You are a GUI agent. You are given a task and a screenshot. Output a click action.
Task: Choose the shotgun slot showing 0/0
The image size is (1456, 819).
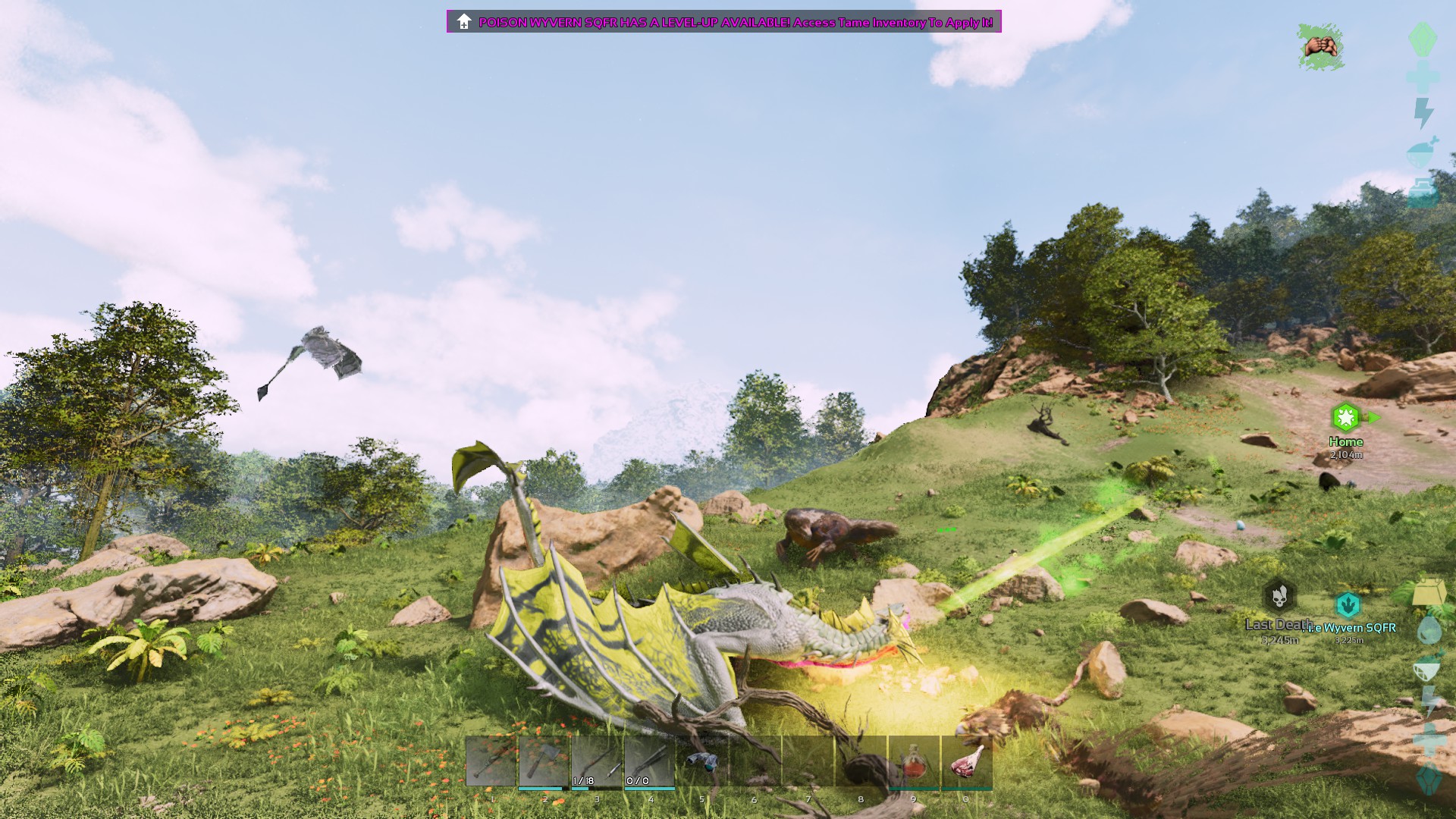coord(649,761)
